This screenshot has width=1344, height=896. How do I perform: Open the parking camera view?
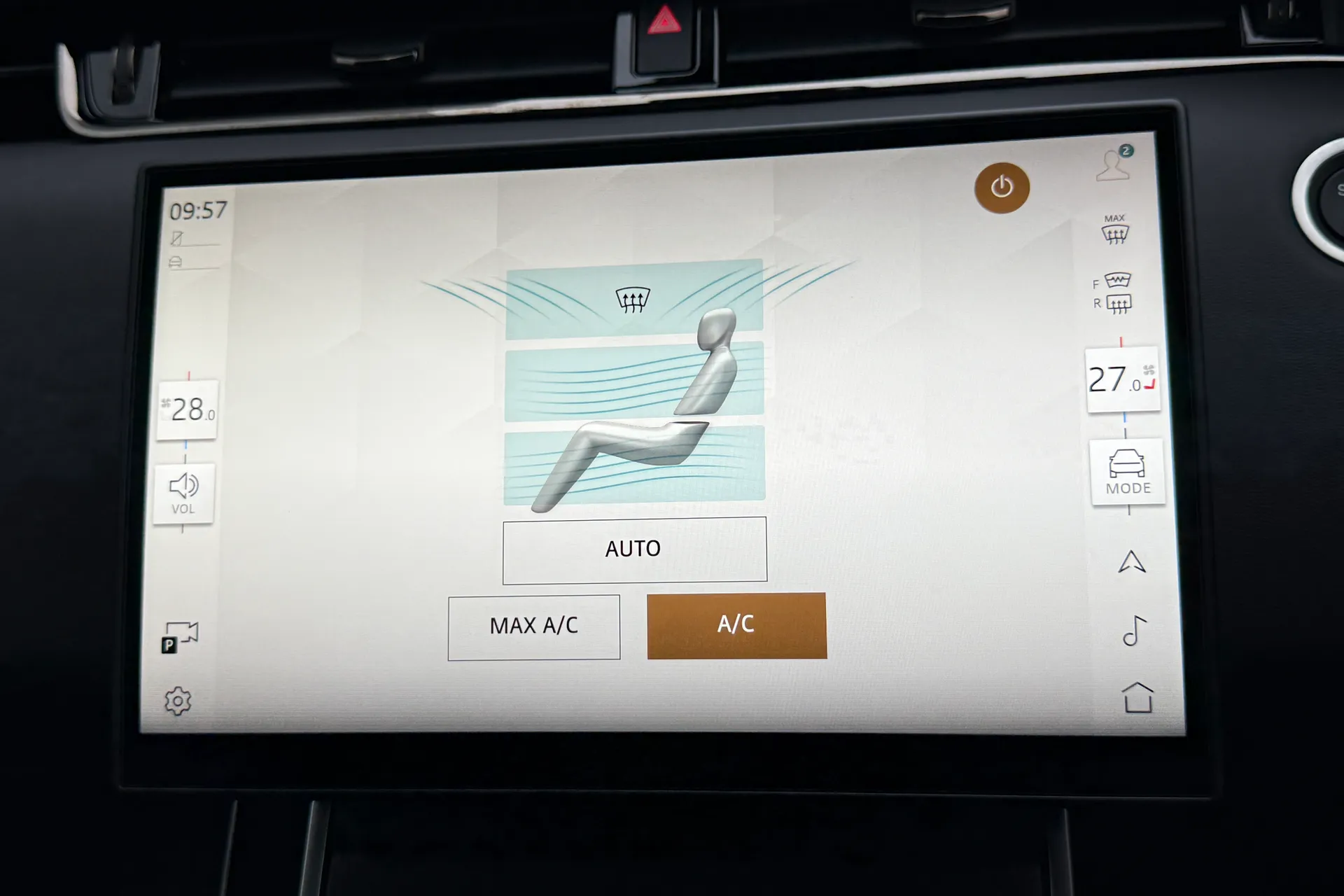coord(179,638)
